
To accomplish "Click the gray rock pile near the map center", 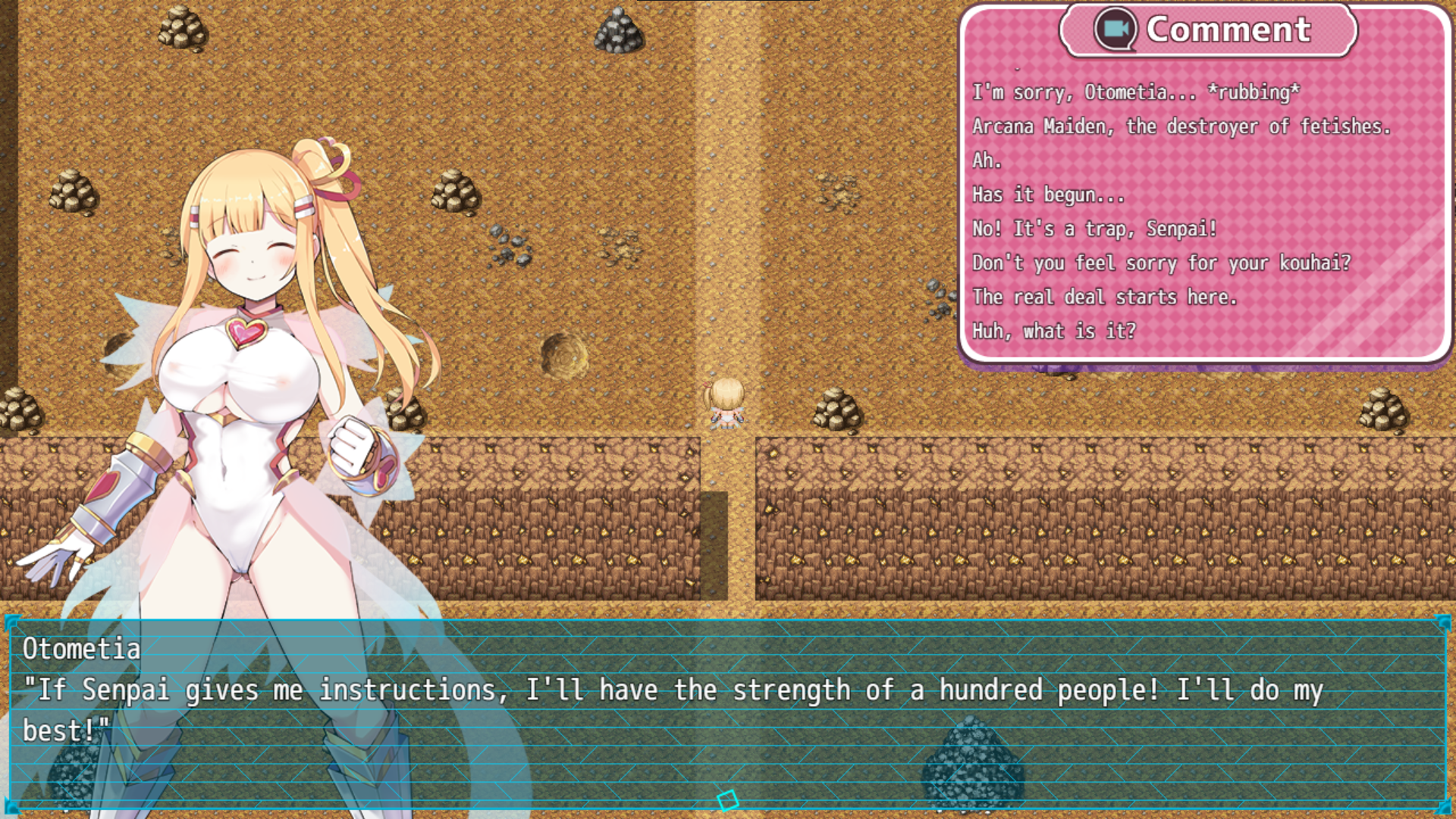I will click(x=510, y=246).
